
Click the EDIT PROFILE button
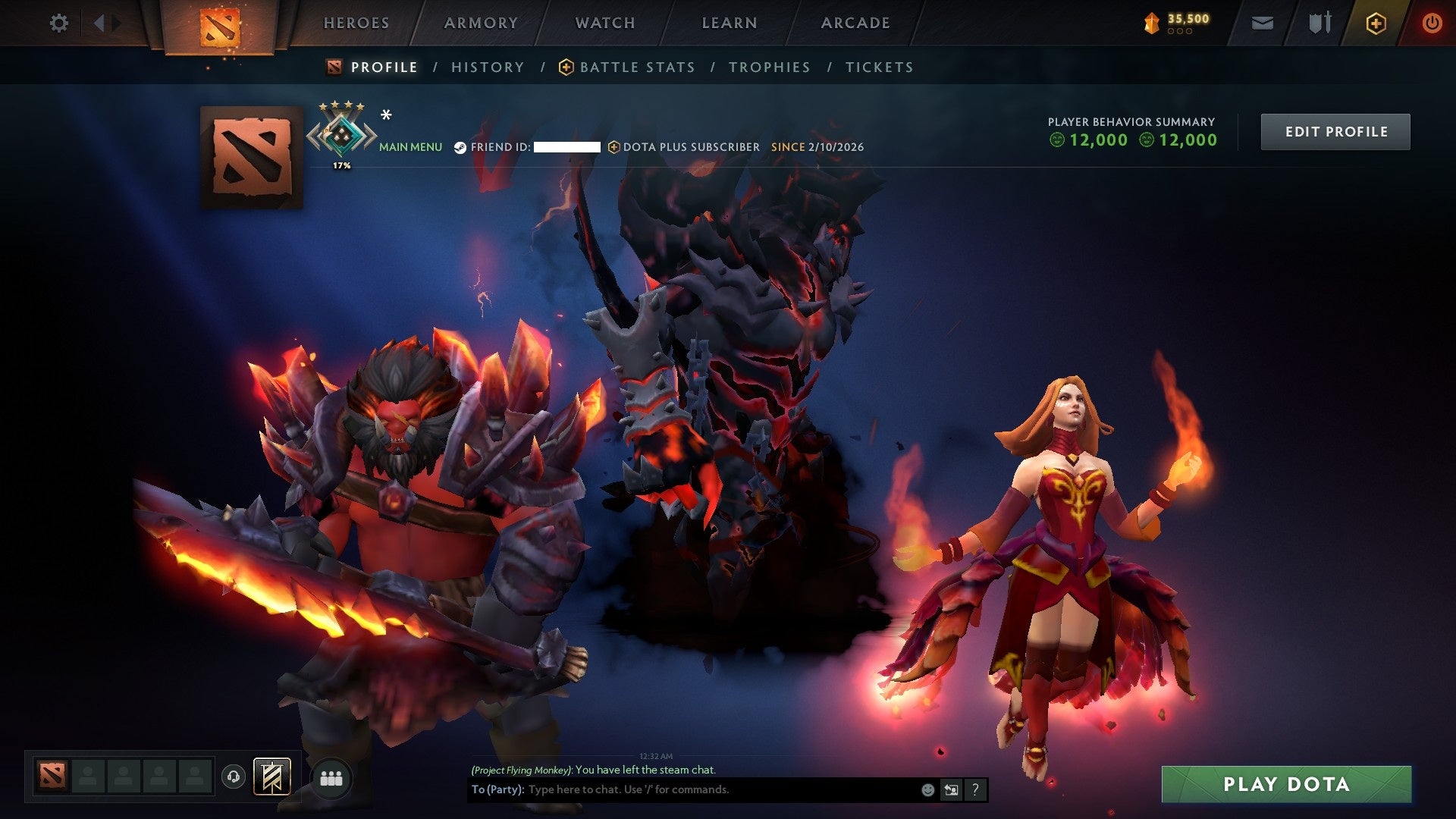click(1335, 130)
